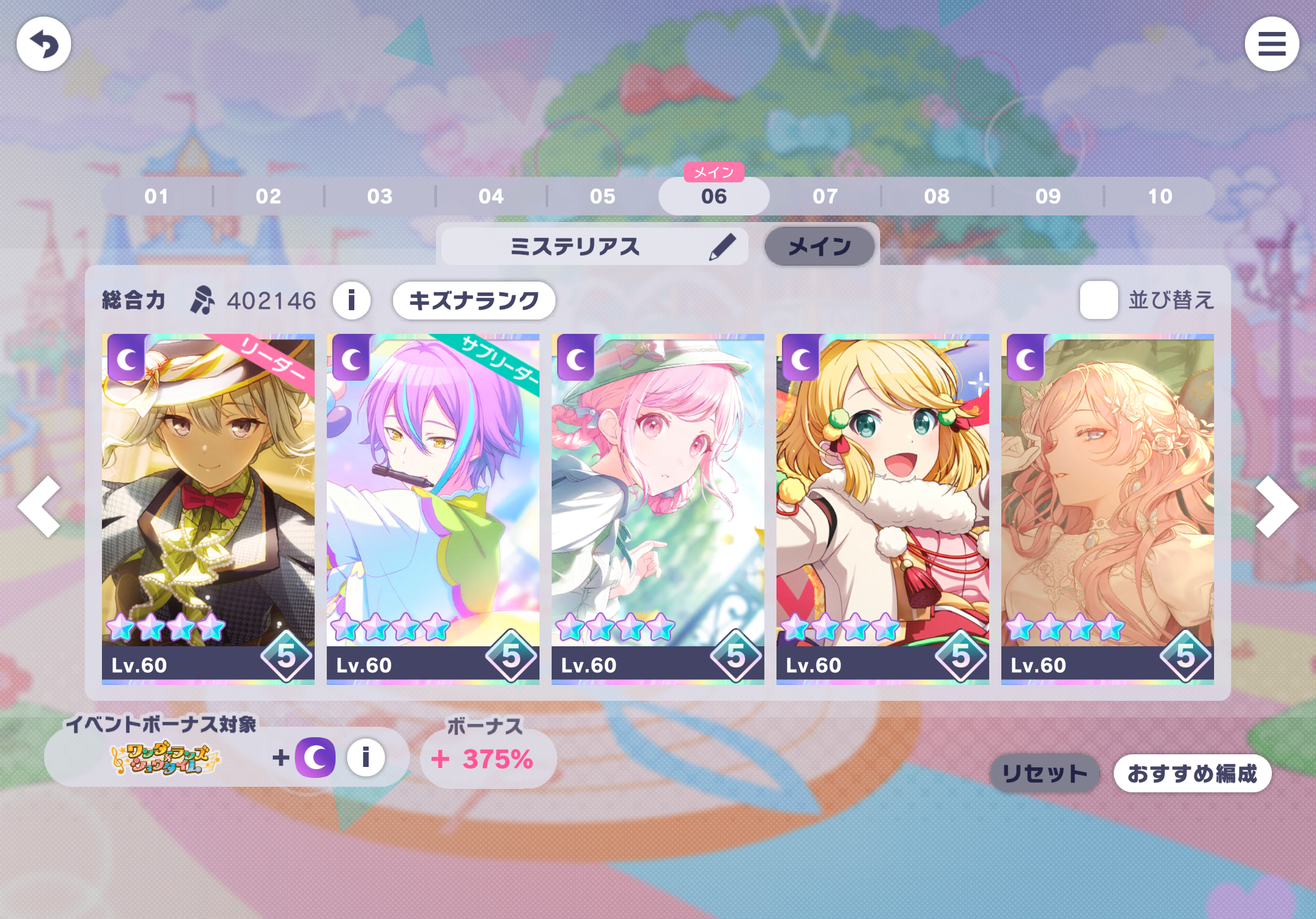The width and height of the screenshot is (1316, 919).
Task: Select the leader card with white hat
Action: point(208,508)
